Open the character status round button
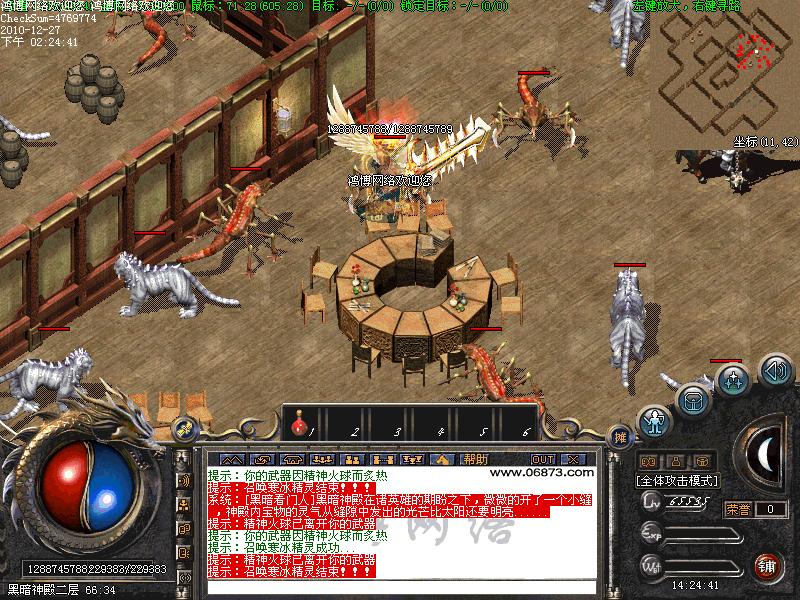 point(655,422)
